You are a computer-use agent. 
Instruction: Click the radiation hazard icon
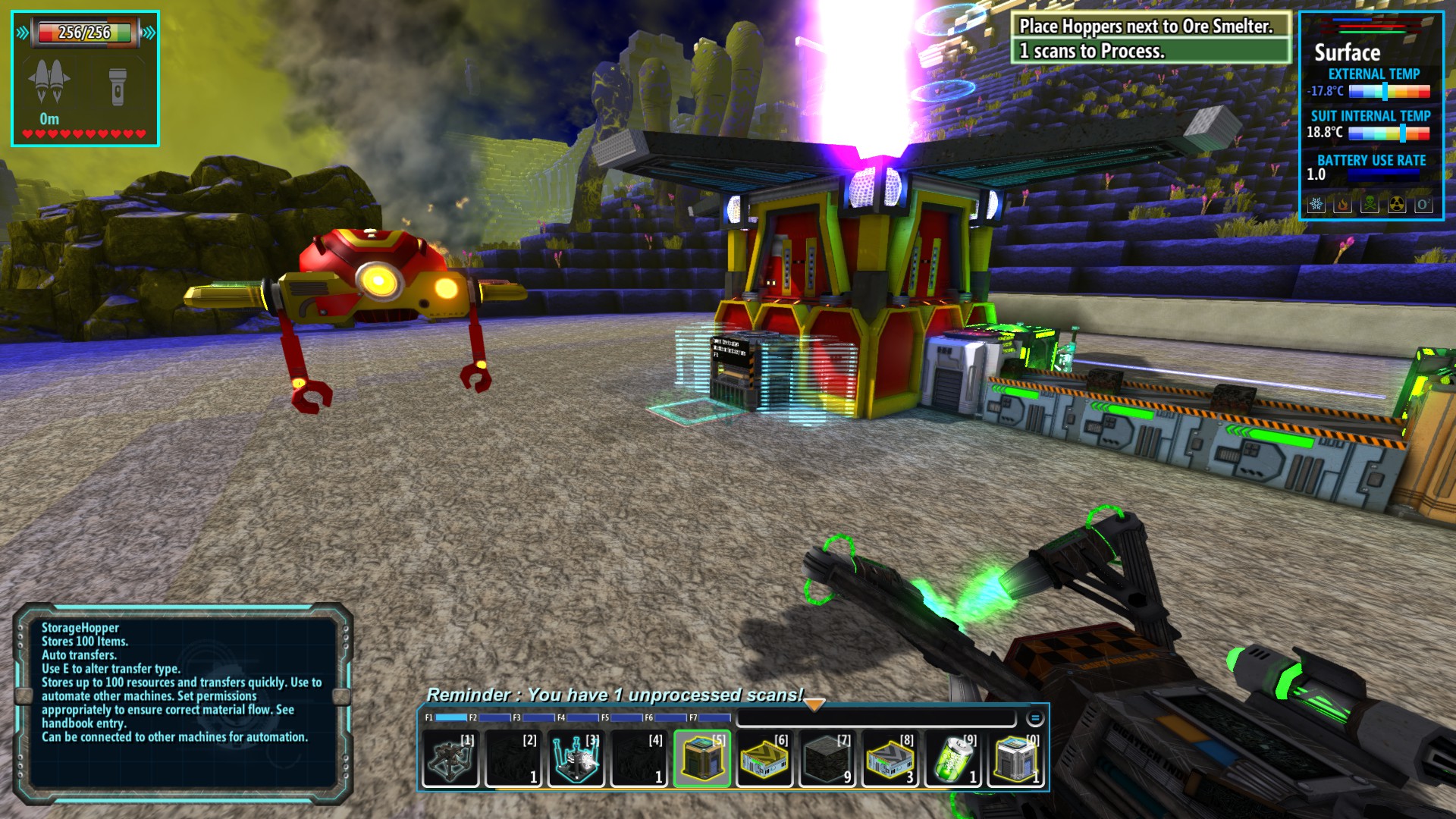click(x=1397, y=205)
